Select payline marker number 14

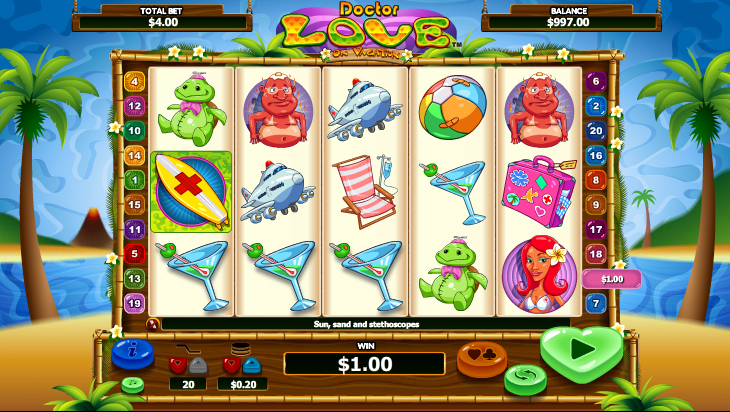click(x=135, y=155)
